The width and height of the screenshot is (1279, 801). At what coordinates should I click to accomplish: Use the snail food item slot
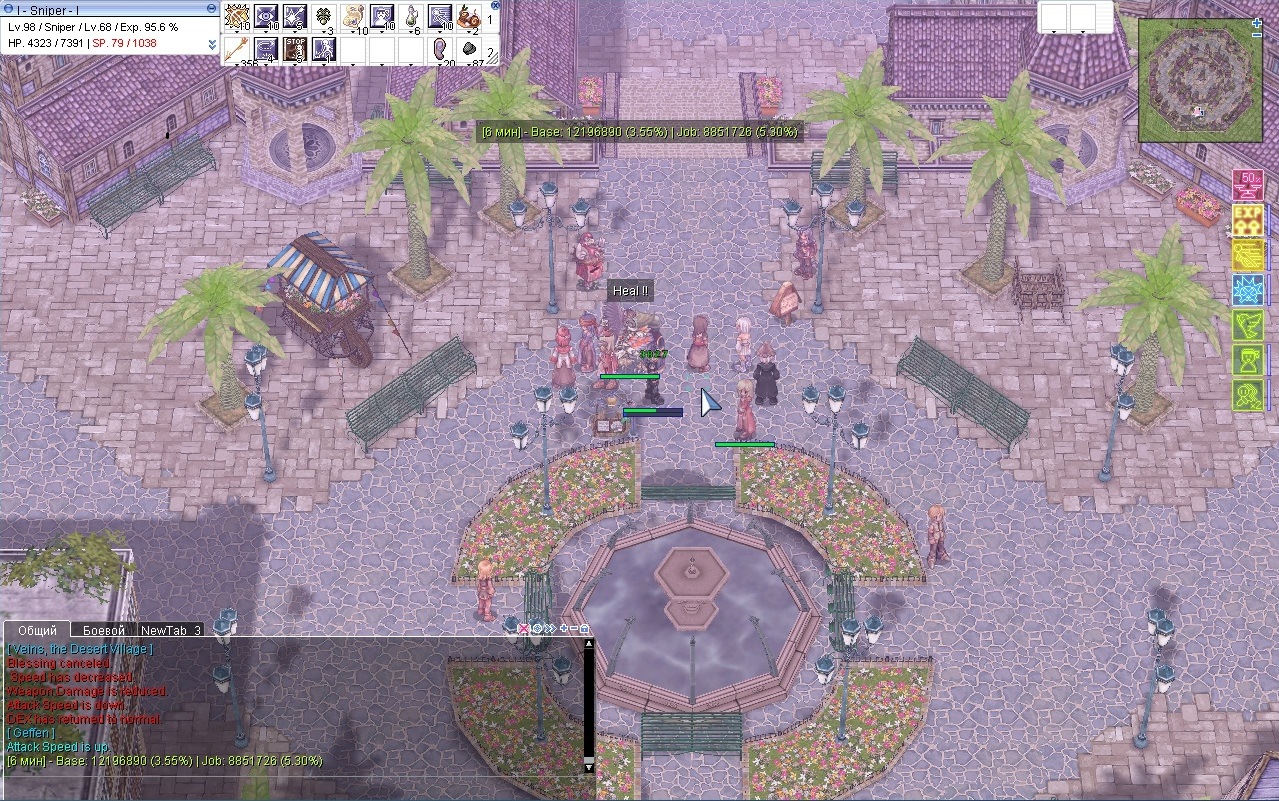469,17
